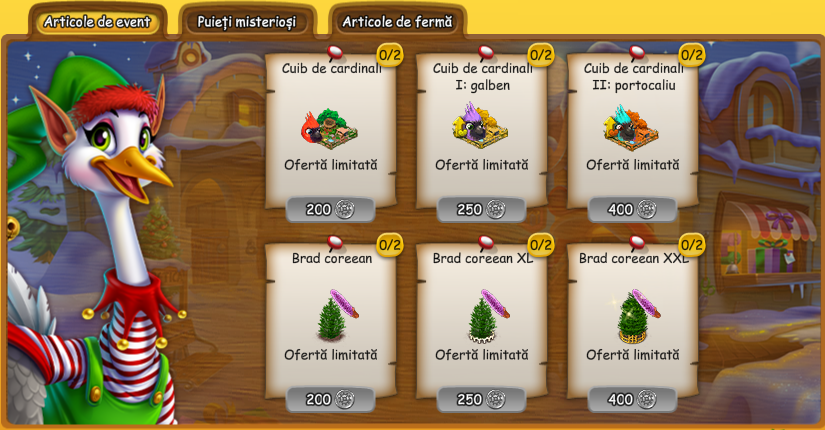
Task: Open the Puieți misterioși tab
Action: (247, 21)
